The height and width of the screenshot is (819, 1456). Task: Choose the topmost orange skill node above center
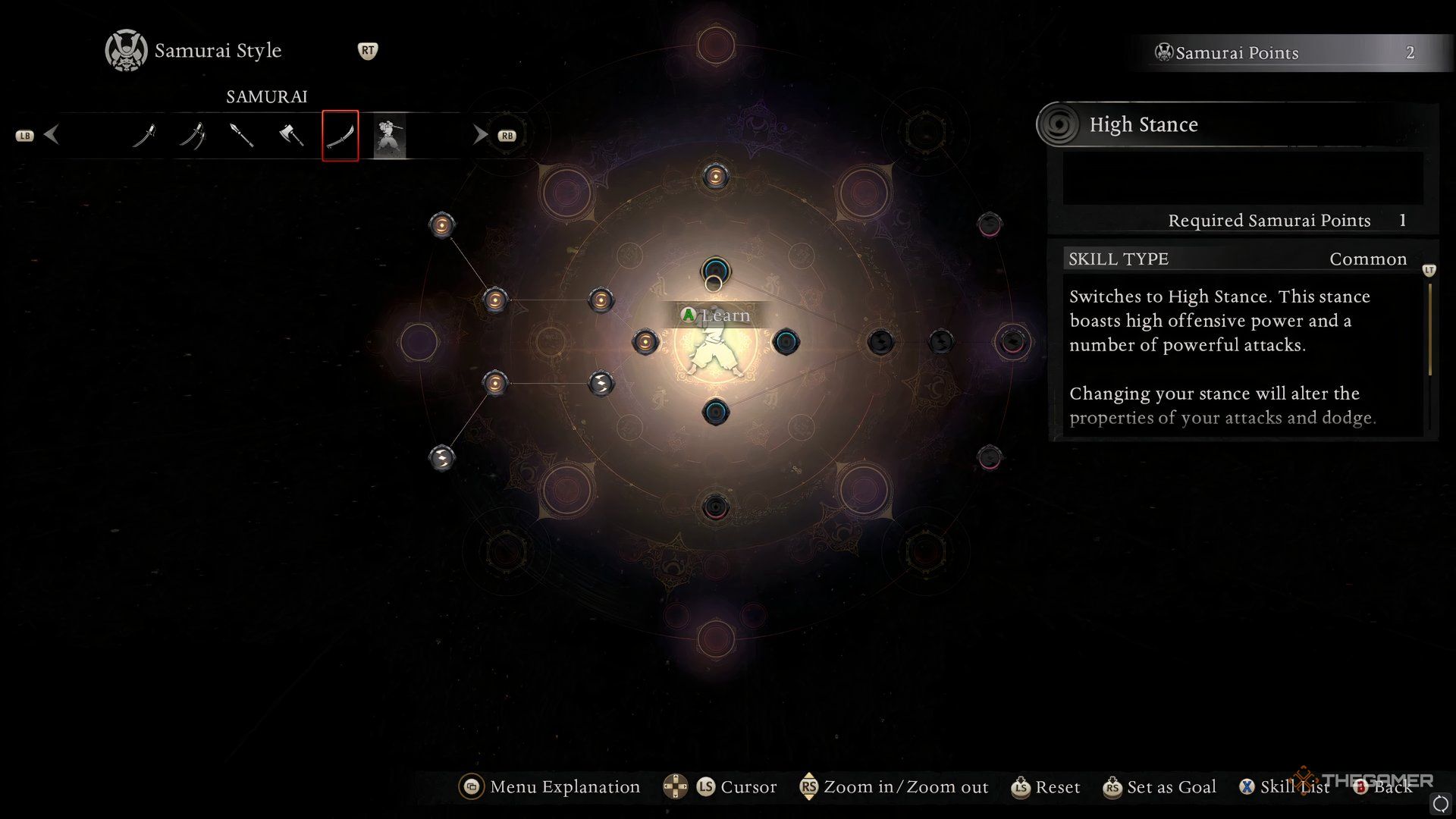coord(715,177)
